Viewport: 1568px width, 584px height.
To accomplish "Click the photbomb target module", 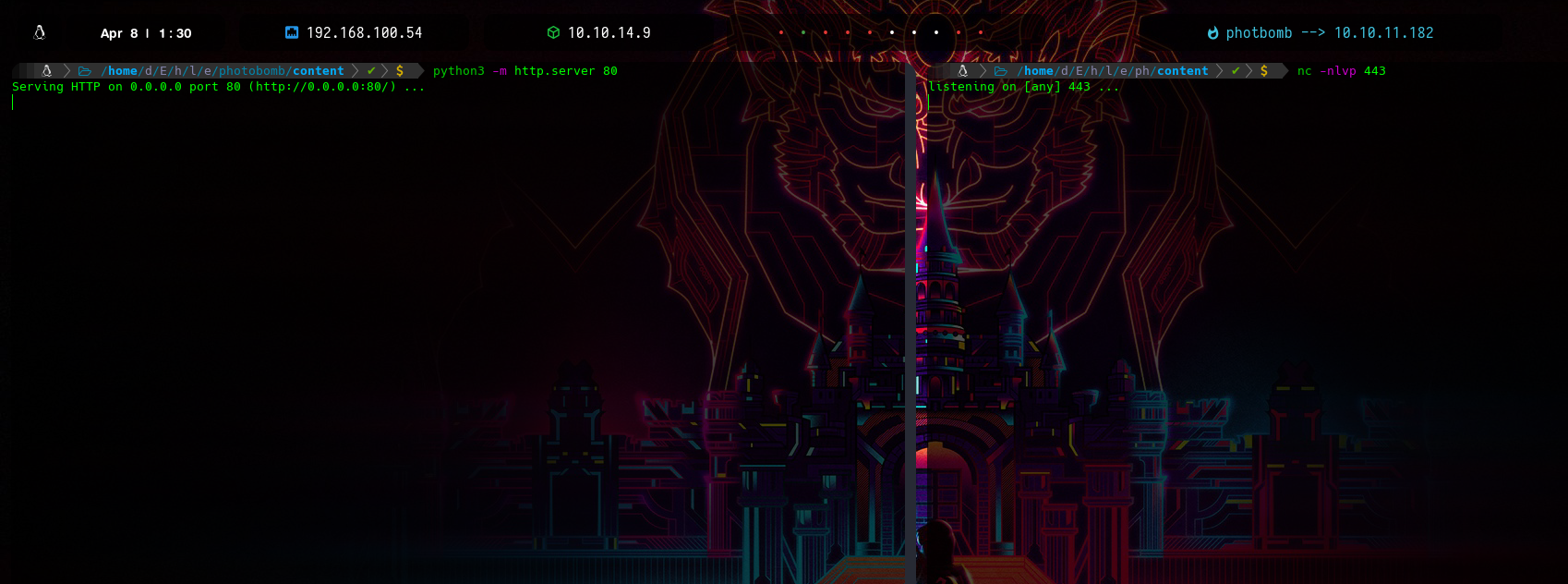I will (1320, 33).
